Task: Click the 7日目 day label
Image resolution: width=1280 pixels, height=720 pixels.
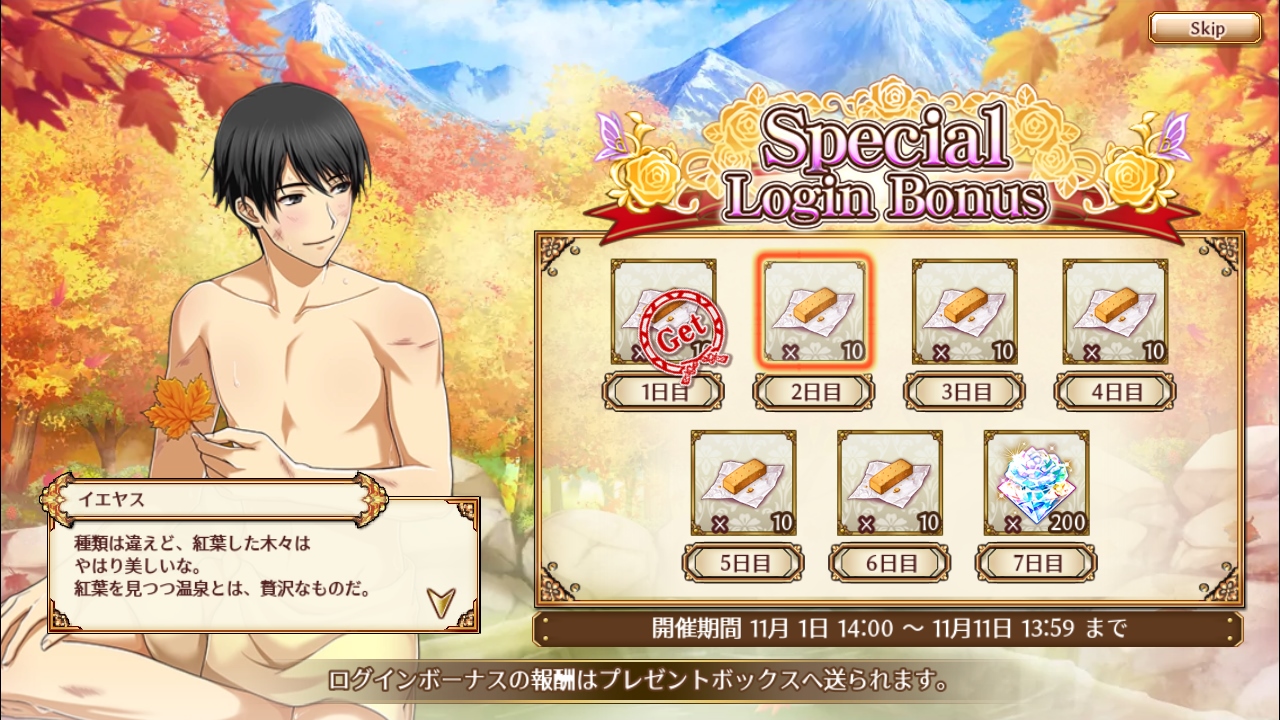Action: (x=1036, y=563)
